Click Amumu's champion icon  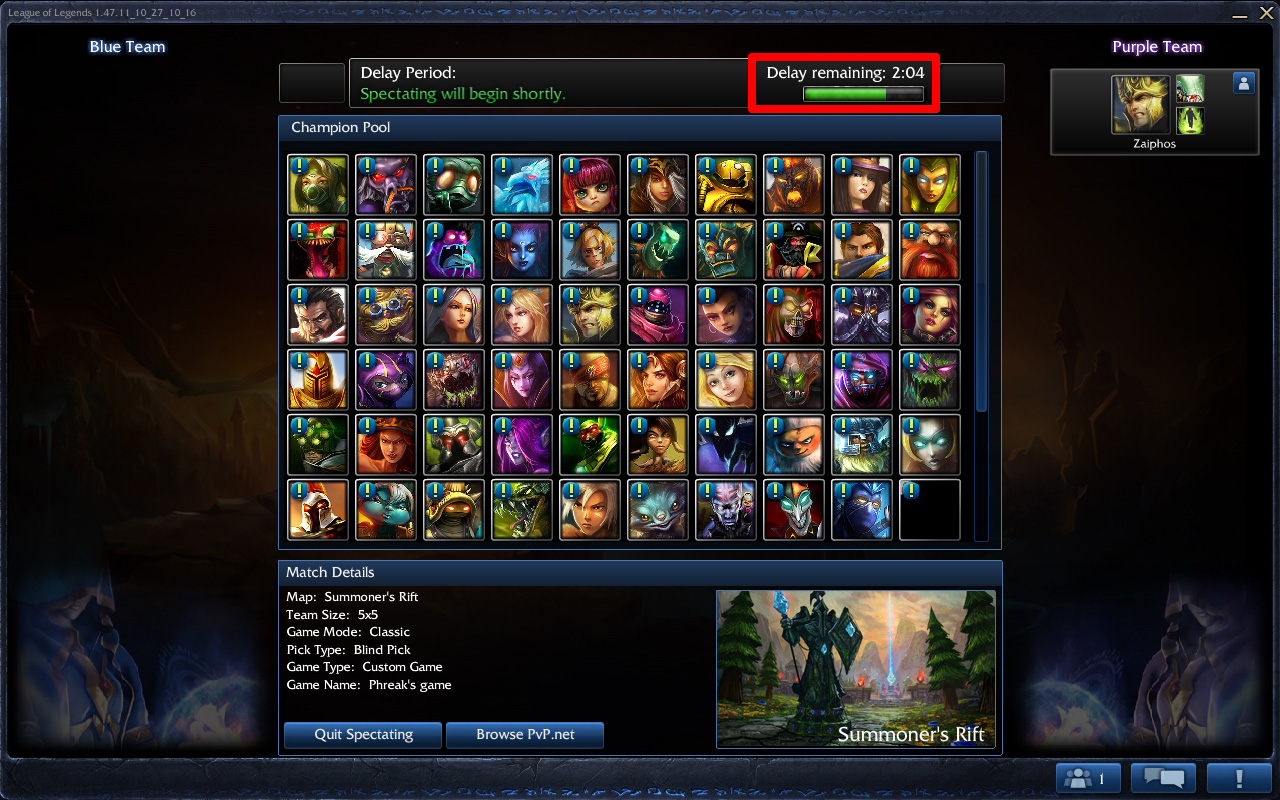454,185
